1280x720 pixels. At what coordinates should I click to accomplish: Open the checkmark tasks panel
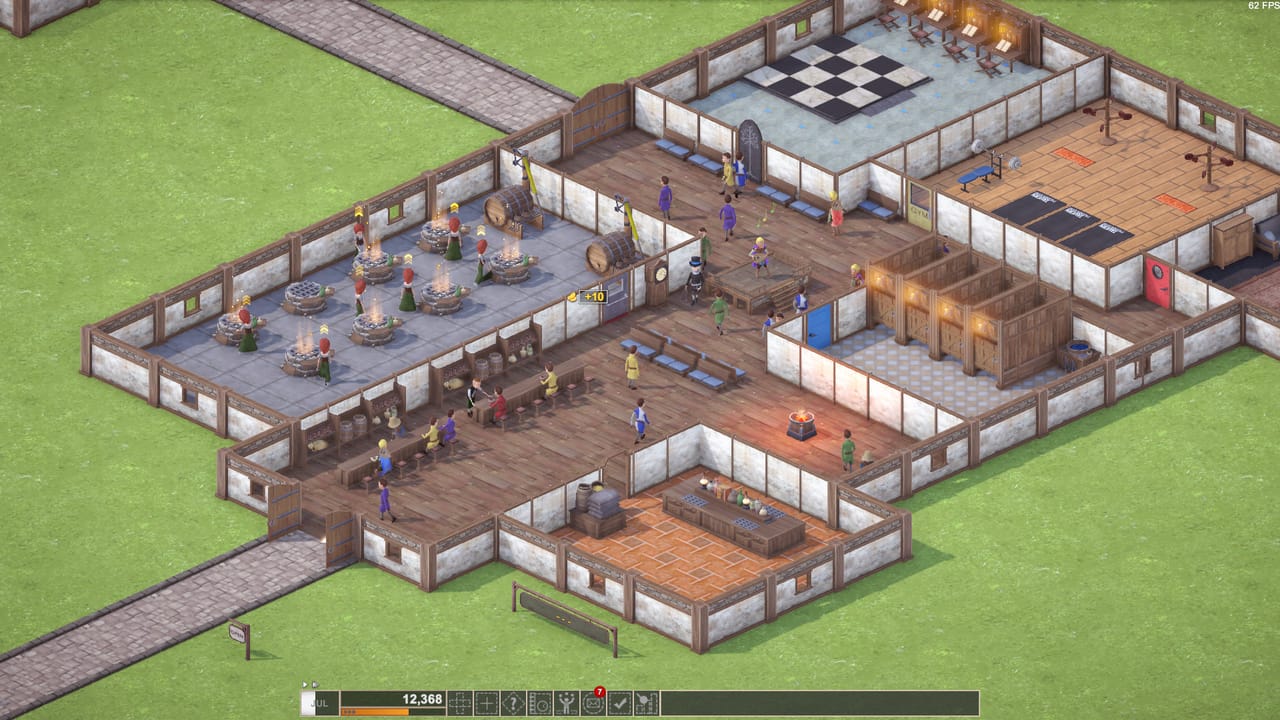point(619,701)
